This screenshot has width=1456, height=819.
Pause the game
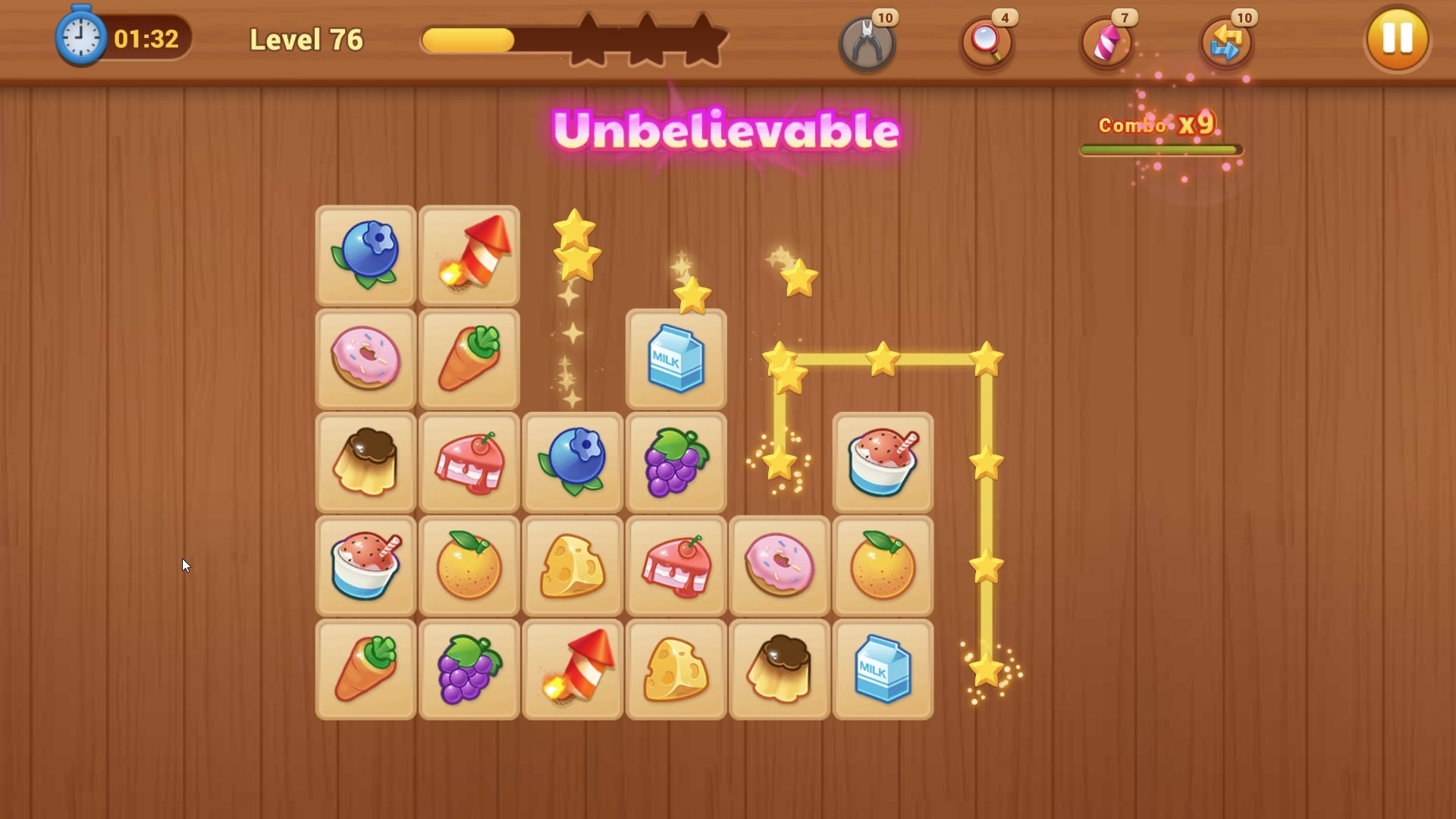pyautogui.click(x=1396, y=39)
